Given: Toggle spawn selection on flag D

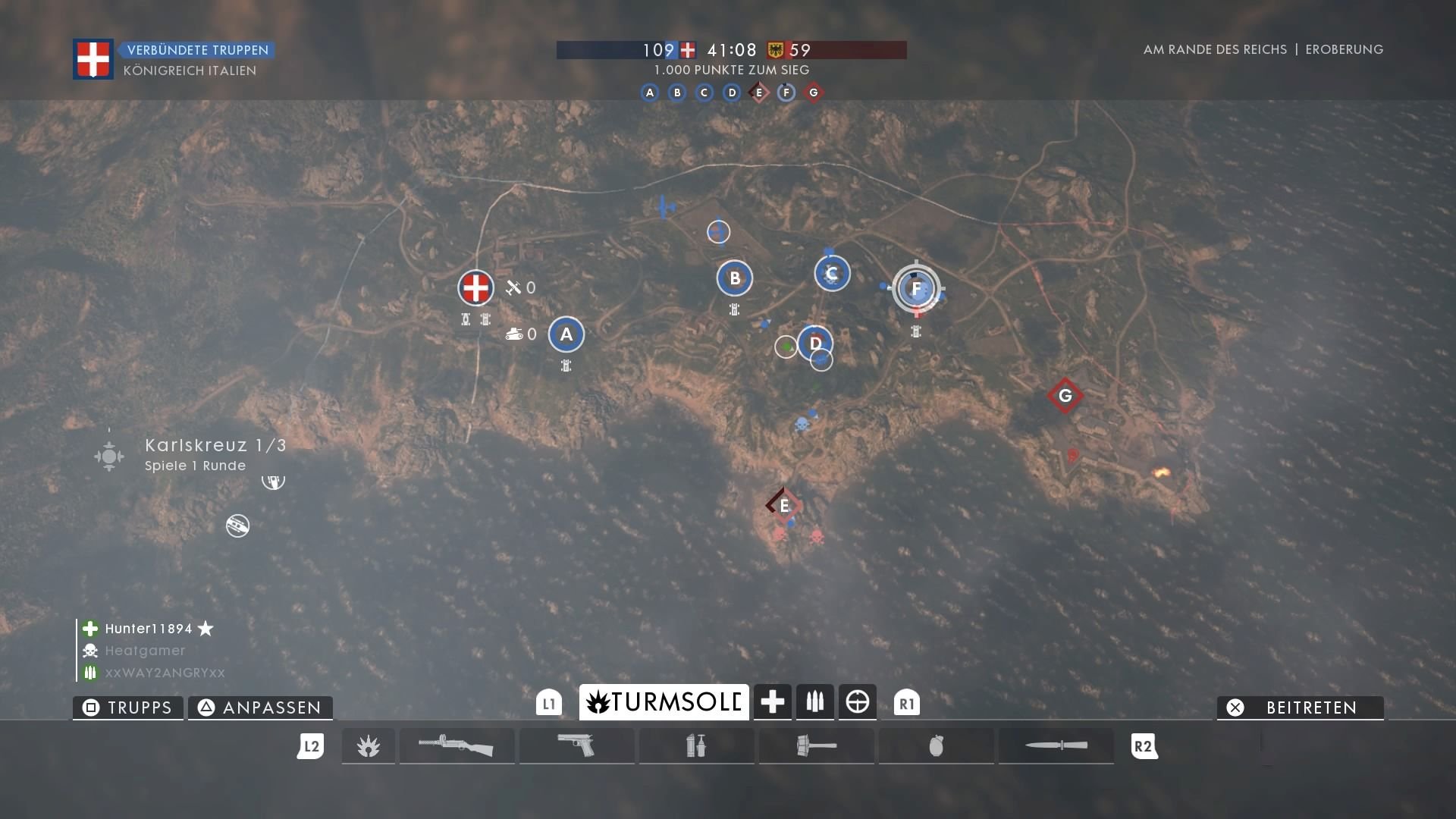Looking at the screenshot, I should pyautogui.click(x=815, y=344).
